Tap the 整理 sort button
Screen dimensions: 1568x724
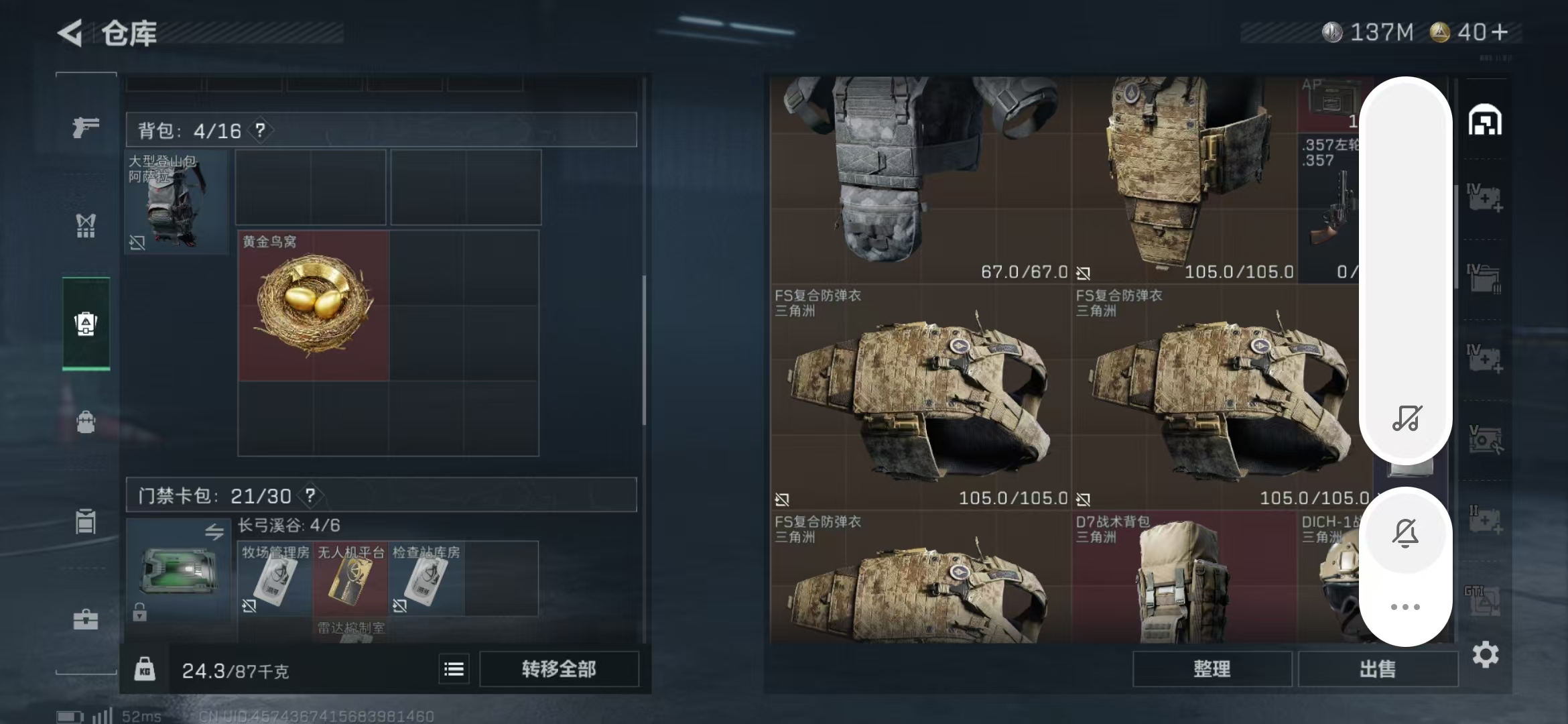point(1212,669)
